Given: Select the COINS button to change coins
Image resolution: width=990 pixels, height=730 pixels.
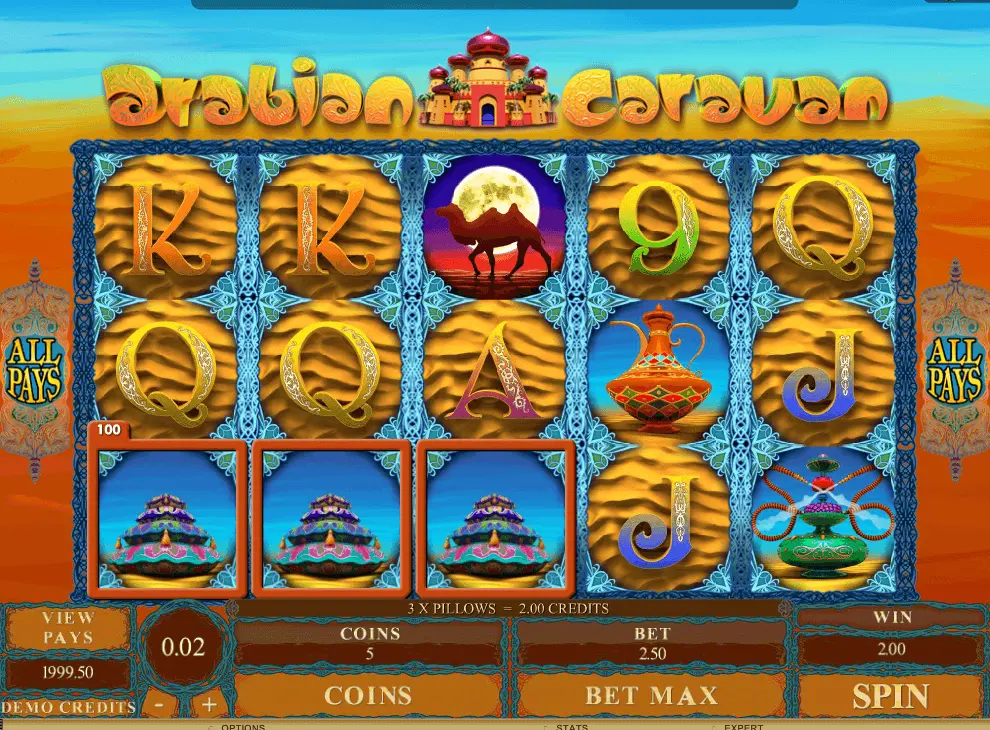Looking at the screenshot, I should coord(368,696).
